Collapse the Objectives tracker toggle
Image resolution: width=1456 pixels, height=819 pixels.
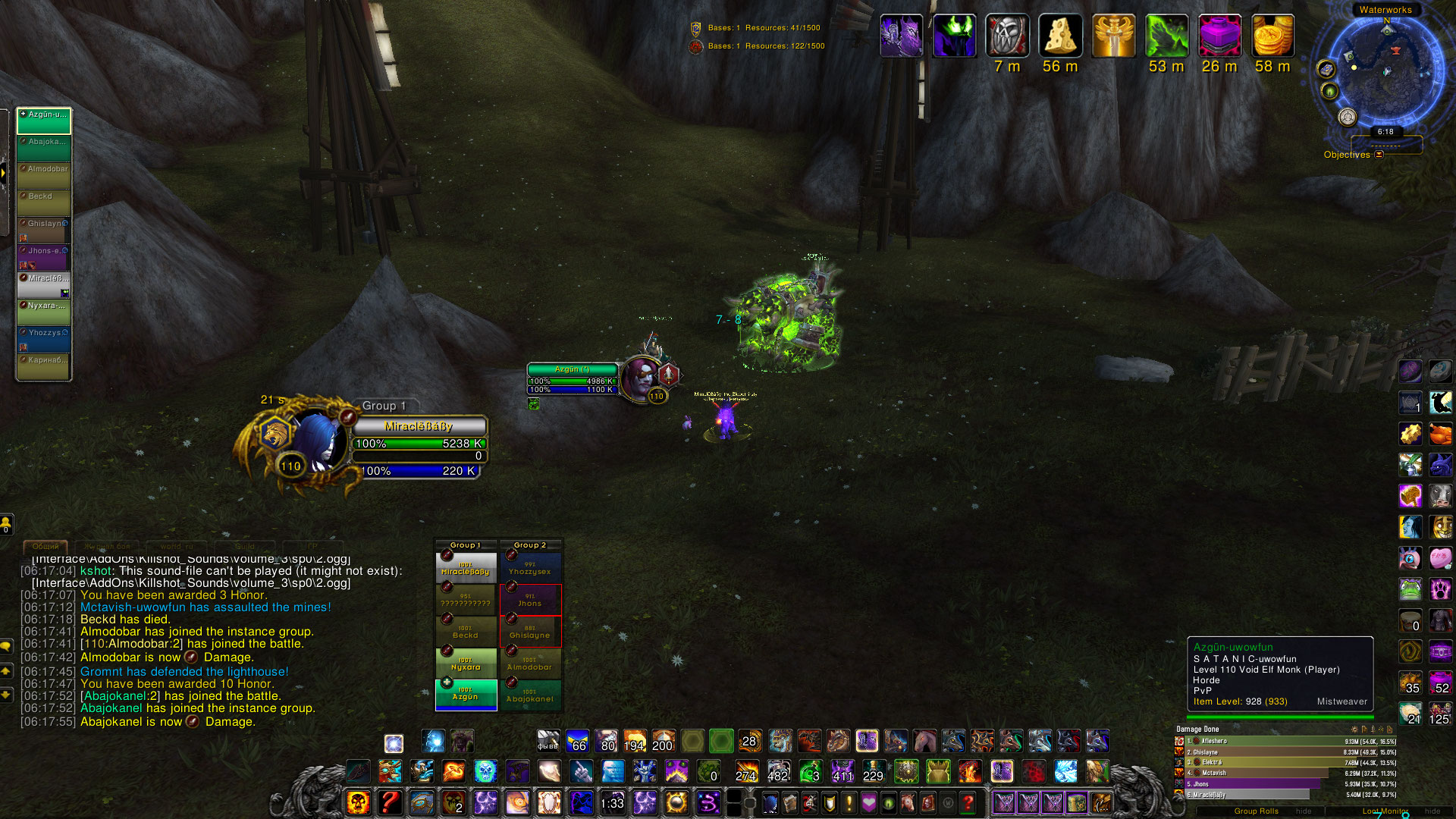[x=1379, y=155]
